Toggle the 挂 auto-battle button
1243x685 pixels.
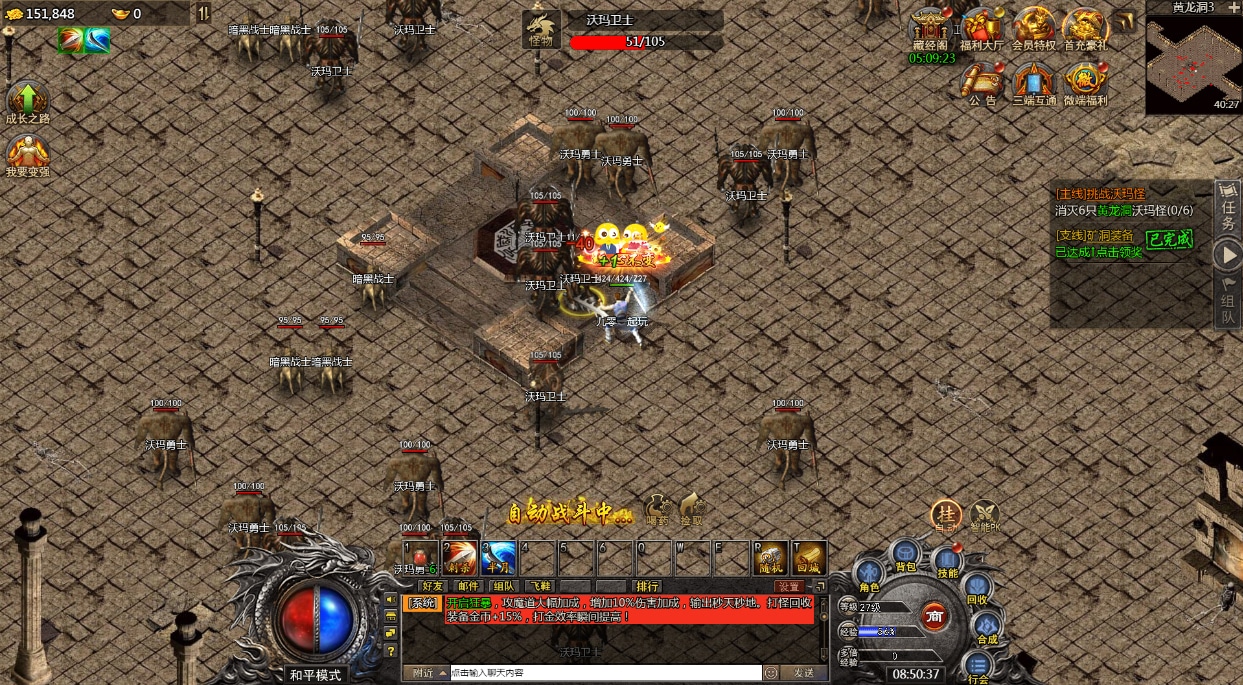point(945,514)
